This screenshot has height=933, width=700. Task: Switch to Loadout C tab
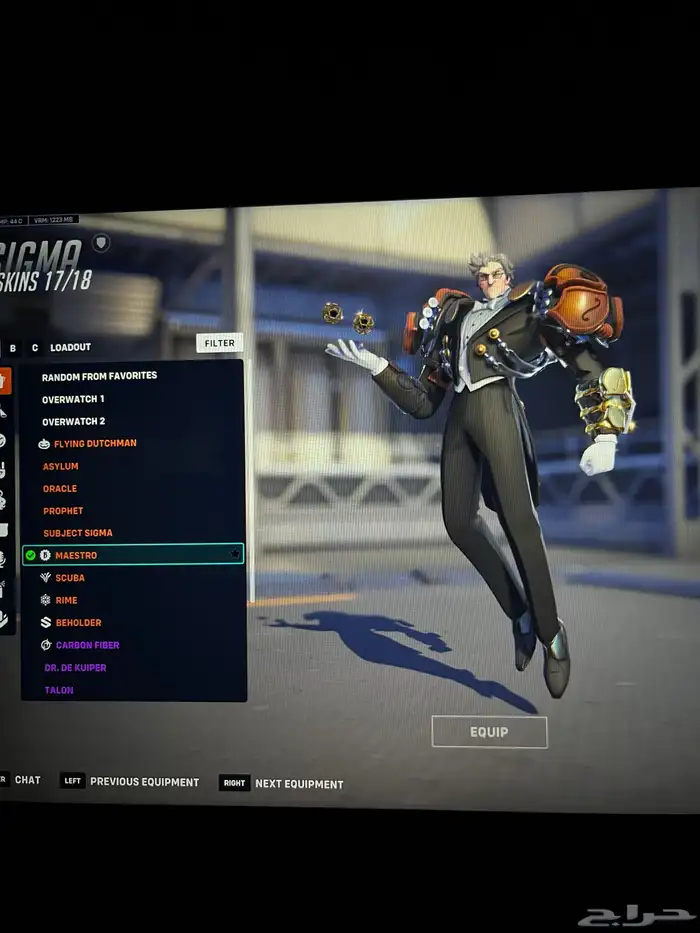(35, 348)
